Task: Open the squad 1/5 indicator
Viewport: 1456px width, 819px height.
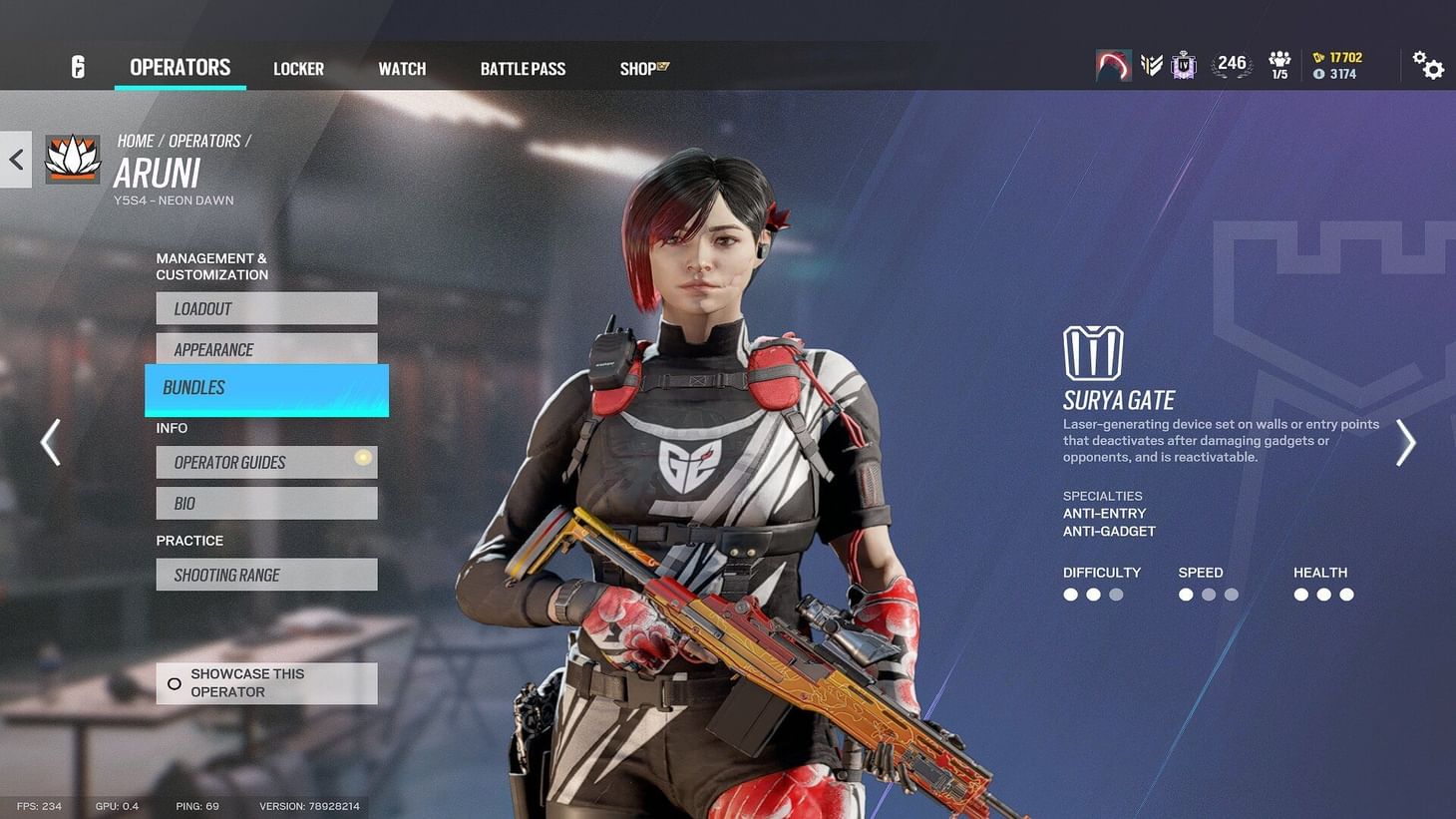Action: pyautogui.click(x=1279, y=64)
